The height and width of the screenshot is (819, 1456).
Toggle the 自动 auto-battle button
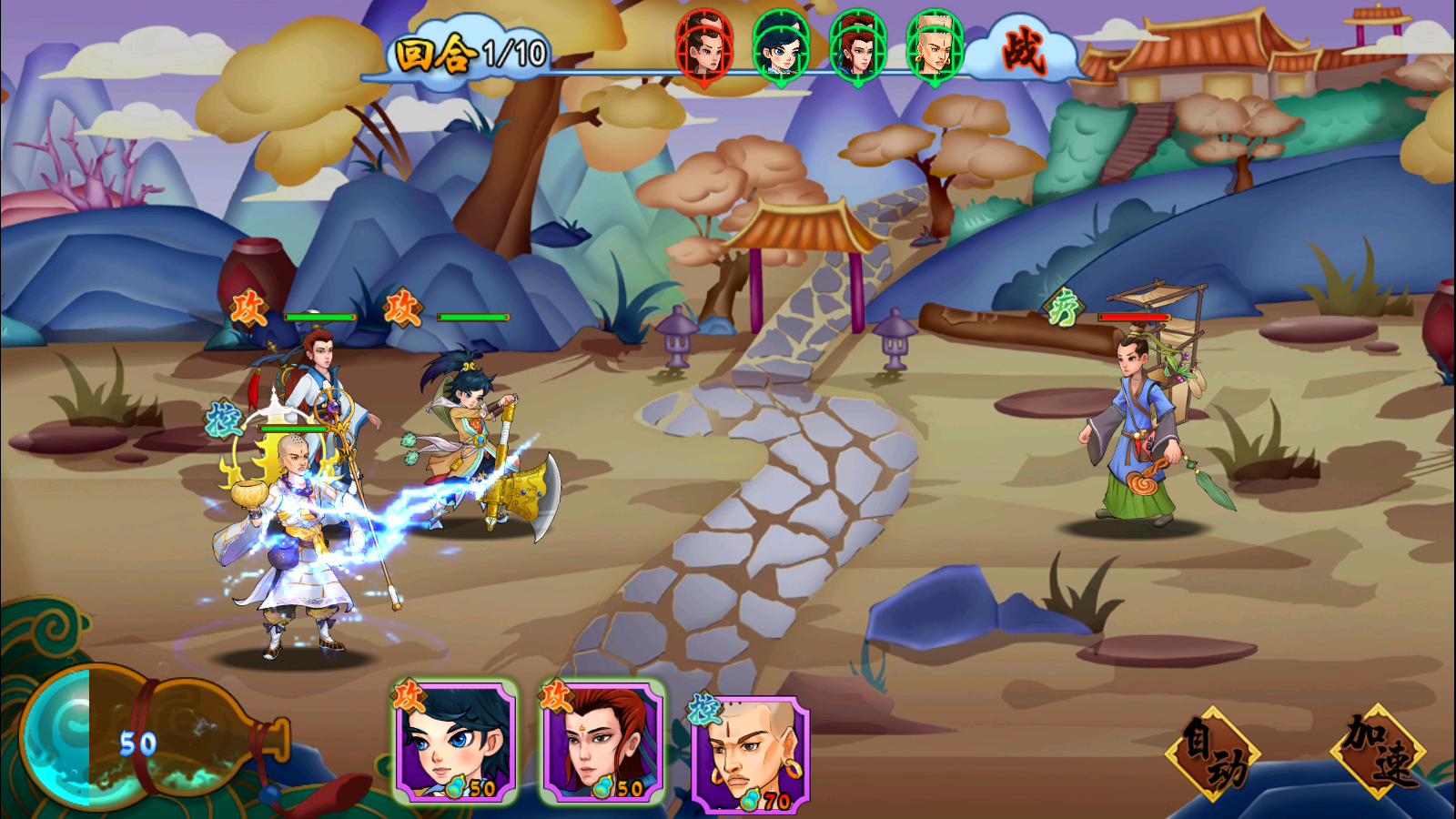(1213, 753)
